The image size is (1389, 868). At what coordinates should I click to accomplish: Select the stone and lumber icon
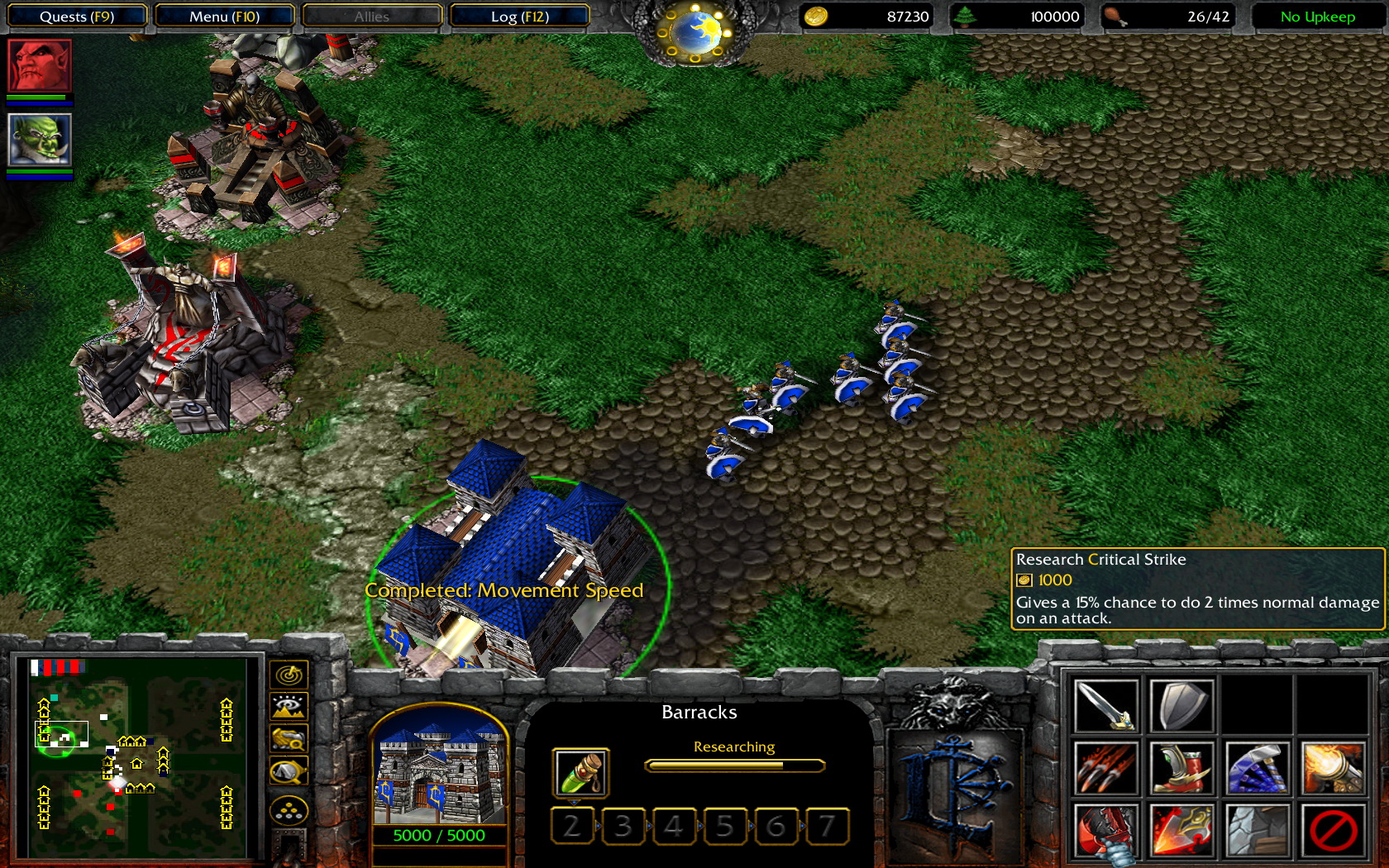1259,831
